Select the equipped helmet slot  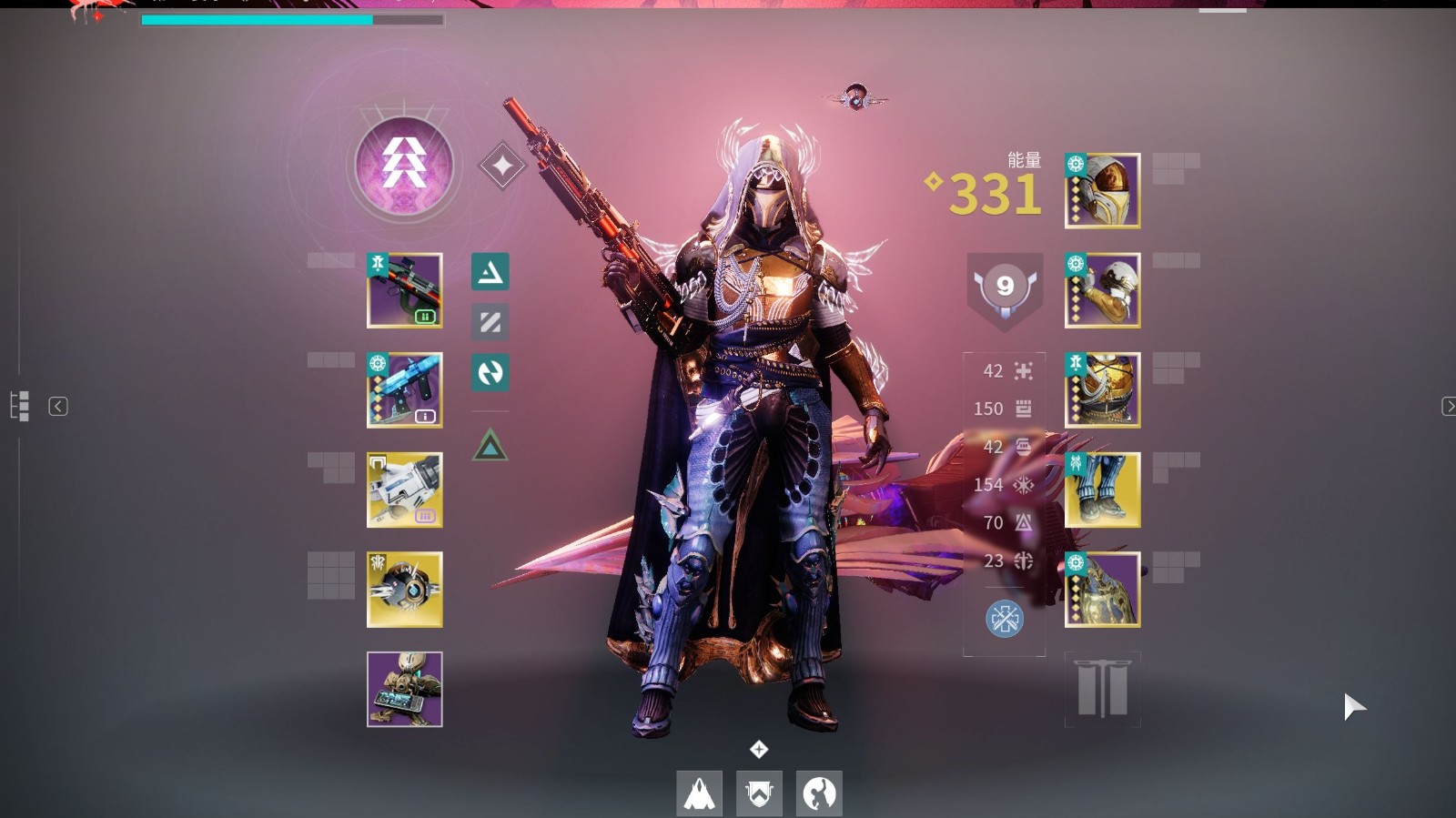tap(1102, 191)
